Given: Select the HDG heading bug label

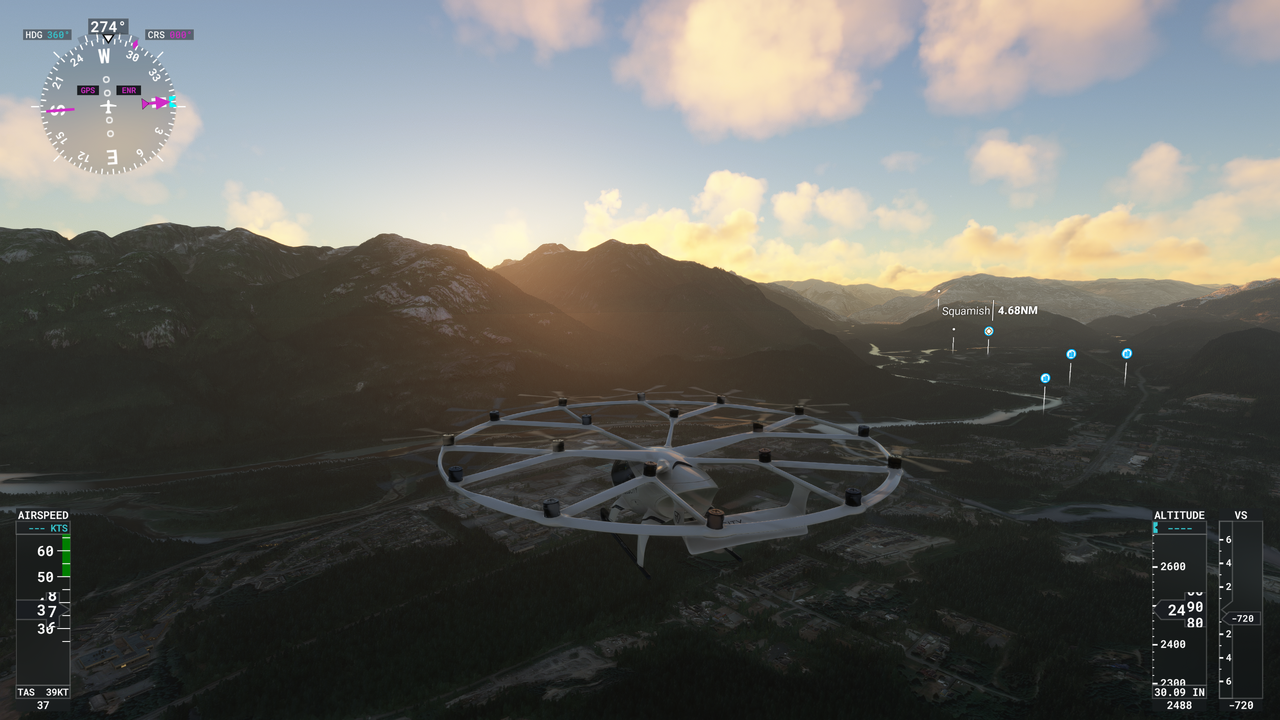Looking at the screenshot, I should click(47, 35).
